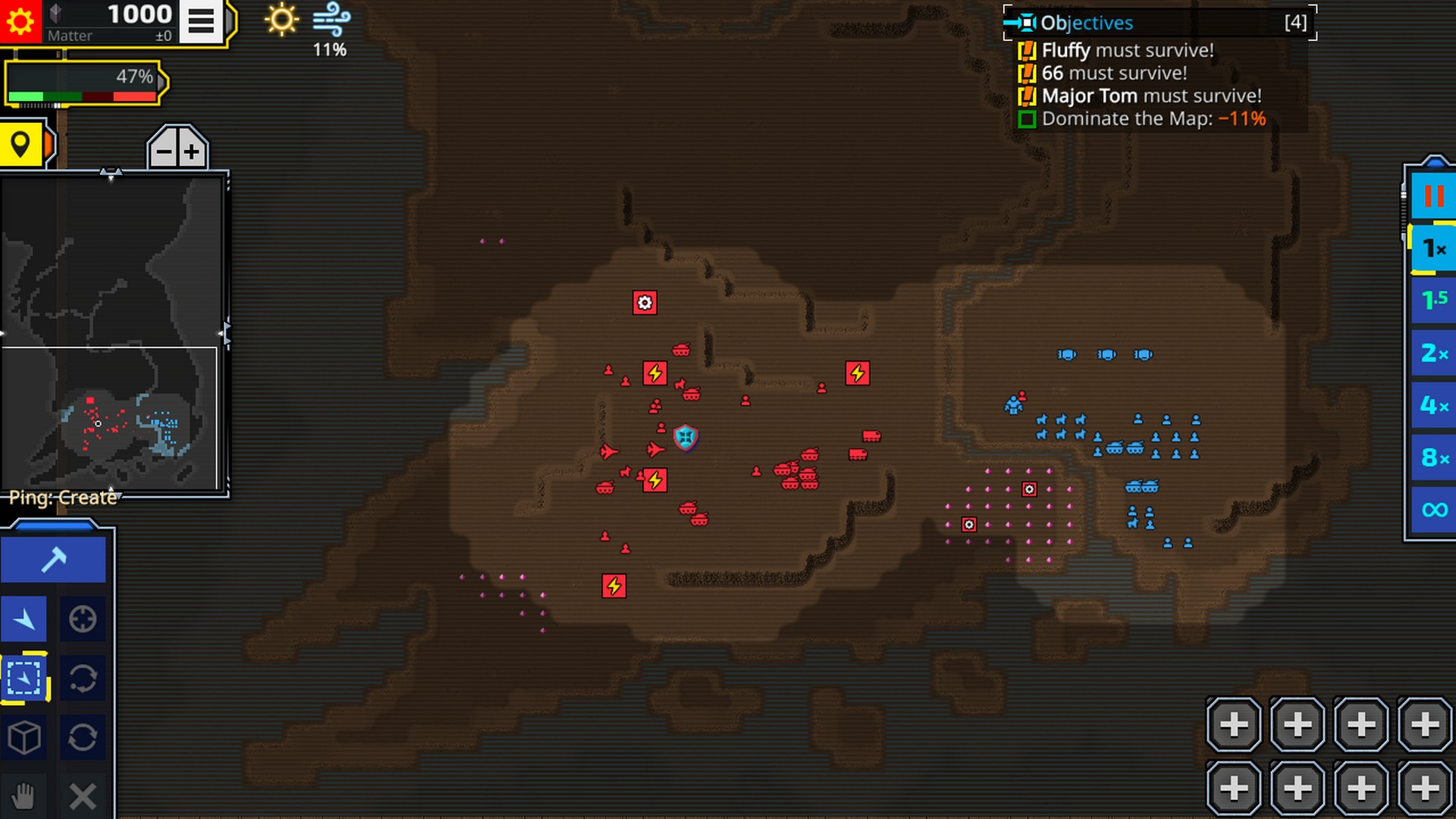Click the refresh repeat-order icon
The height and width of the screenshot is (819, 1456).
[x=83, y=738]
